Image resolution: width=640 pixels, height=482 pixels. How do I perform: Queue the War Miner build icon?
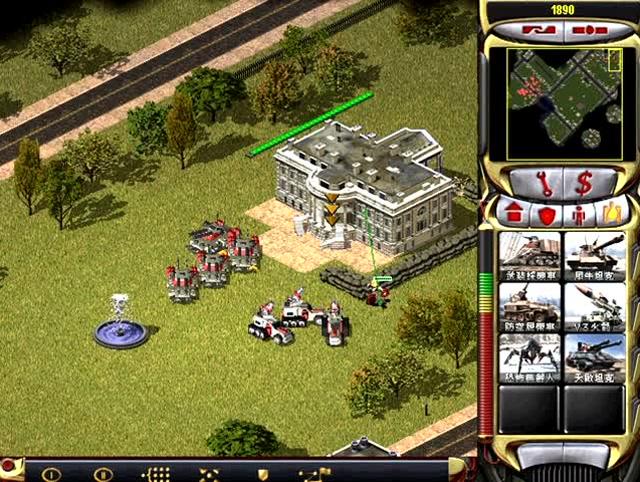(530, 254)
